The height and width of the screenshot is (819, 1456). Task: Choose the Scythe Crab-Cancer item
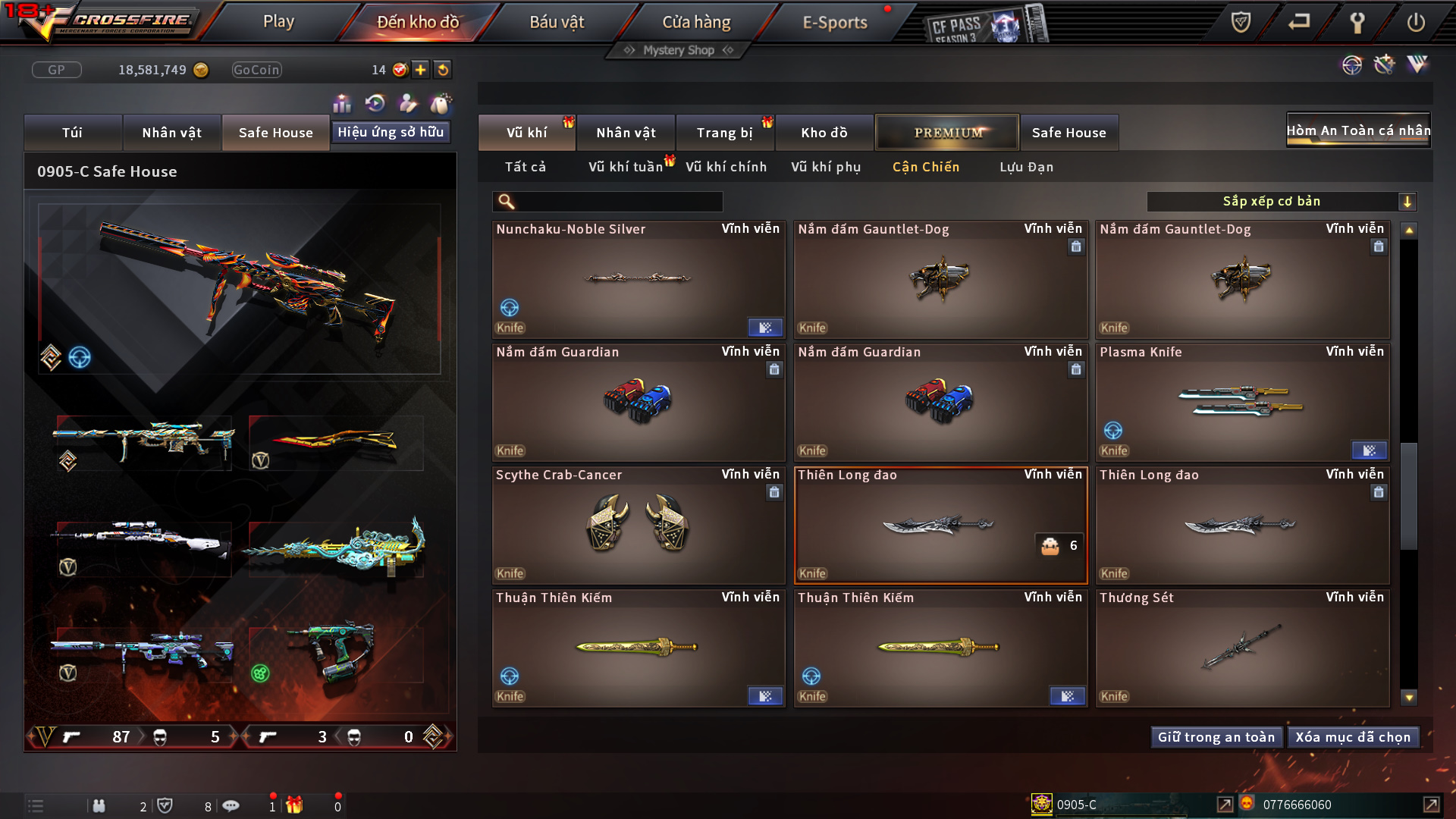pos(638,526)
